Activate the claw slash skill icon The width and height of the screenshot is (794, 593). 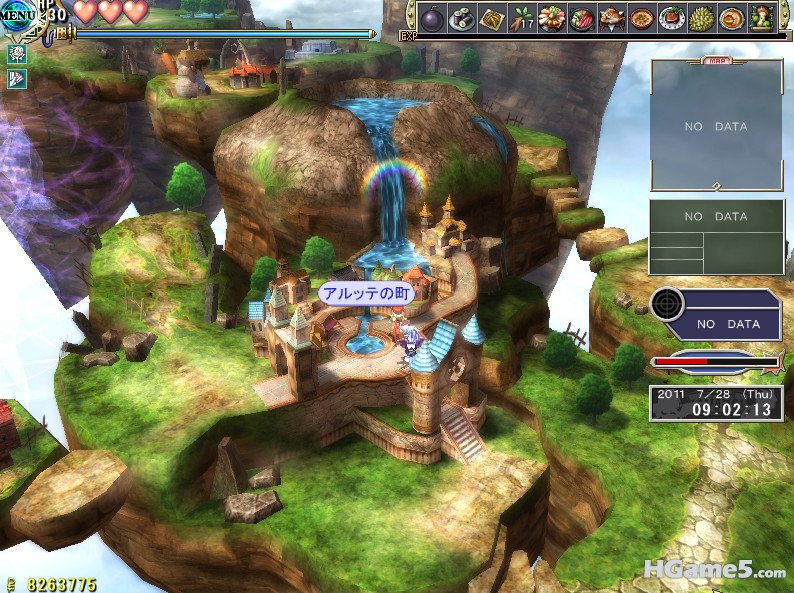pos(17,79)
